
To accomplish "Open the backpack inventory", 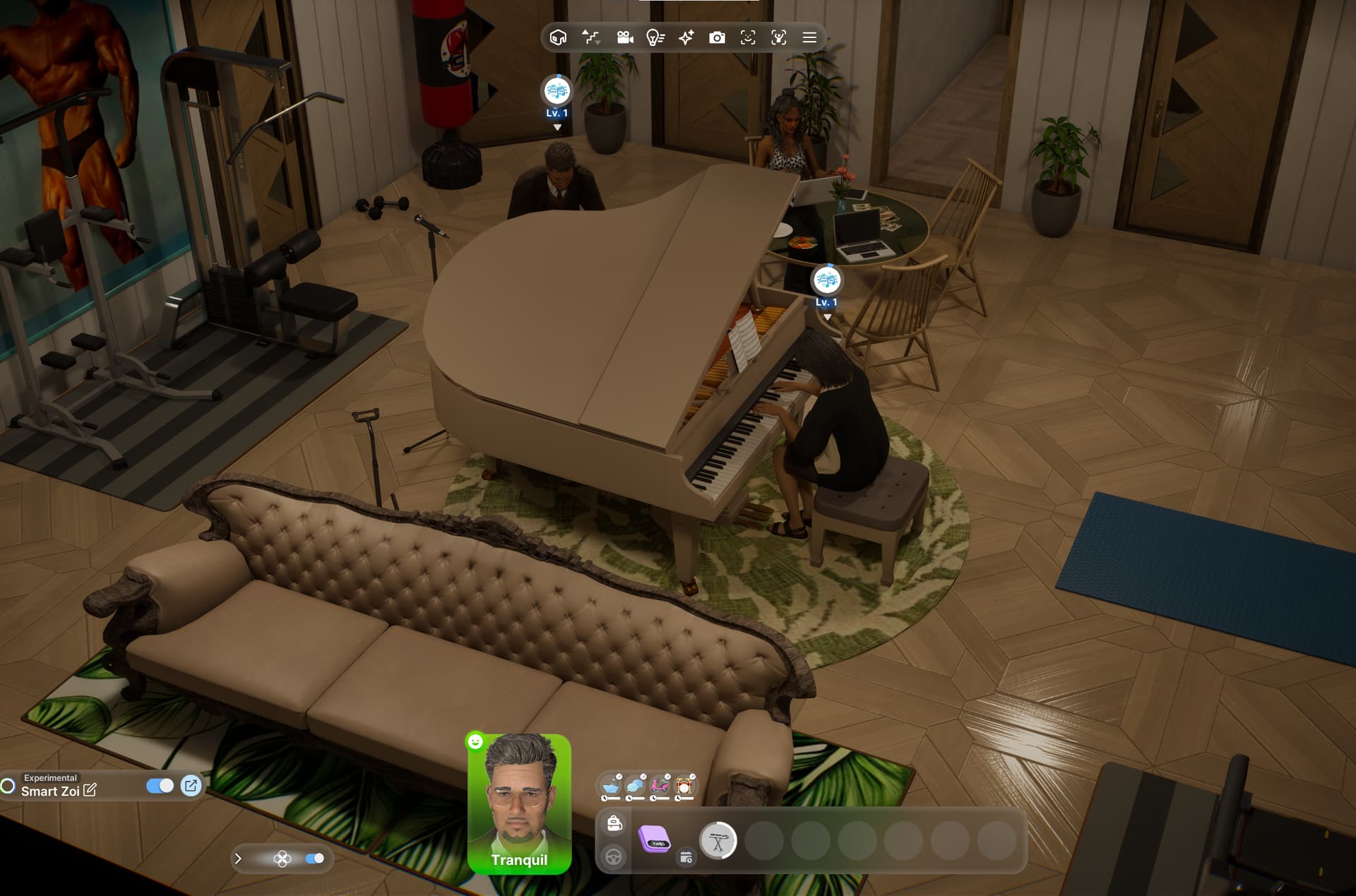I will point(614,823).
